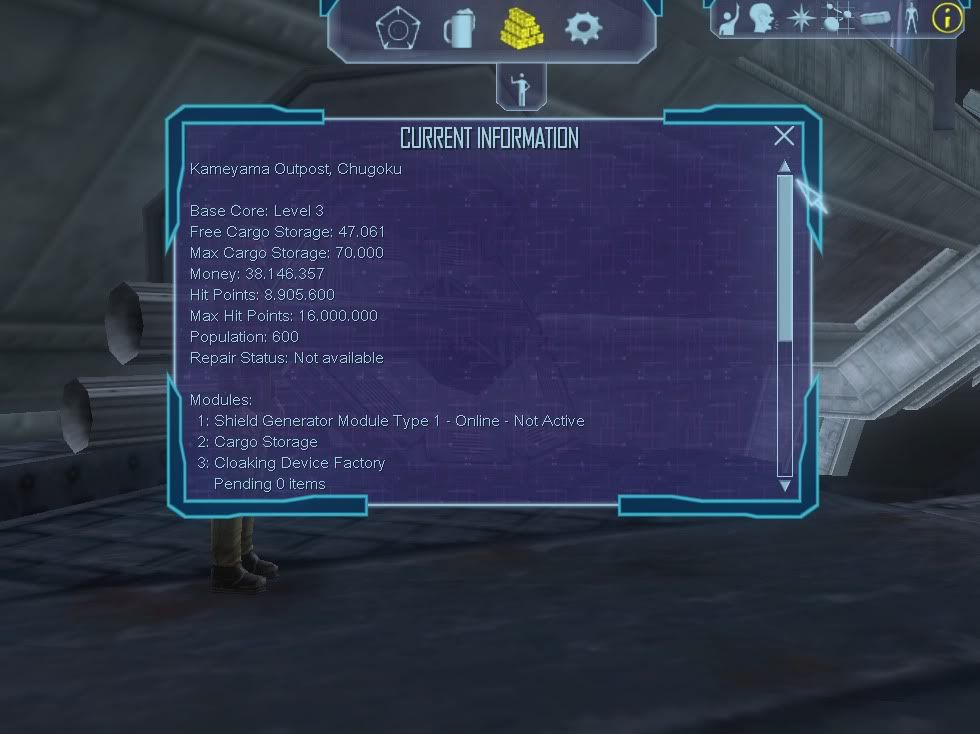Show the navigation map grid icon
This screenshot has width=980, height=734.
click(x=837, y=18)
